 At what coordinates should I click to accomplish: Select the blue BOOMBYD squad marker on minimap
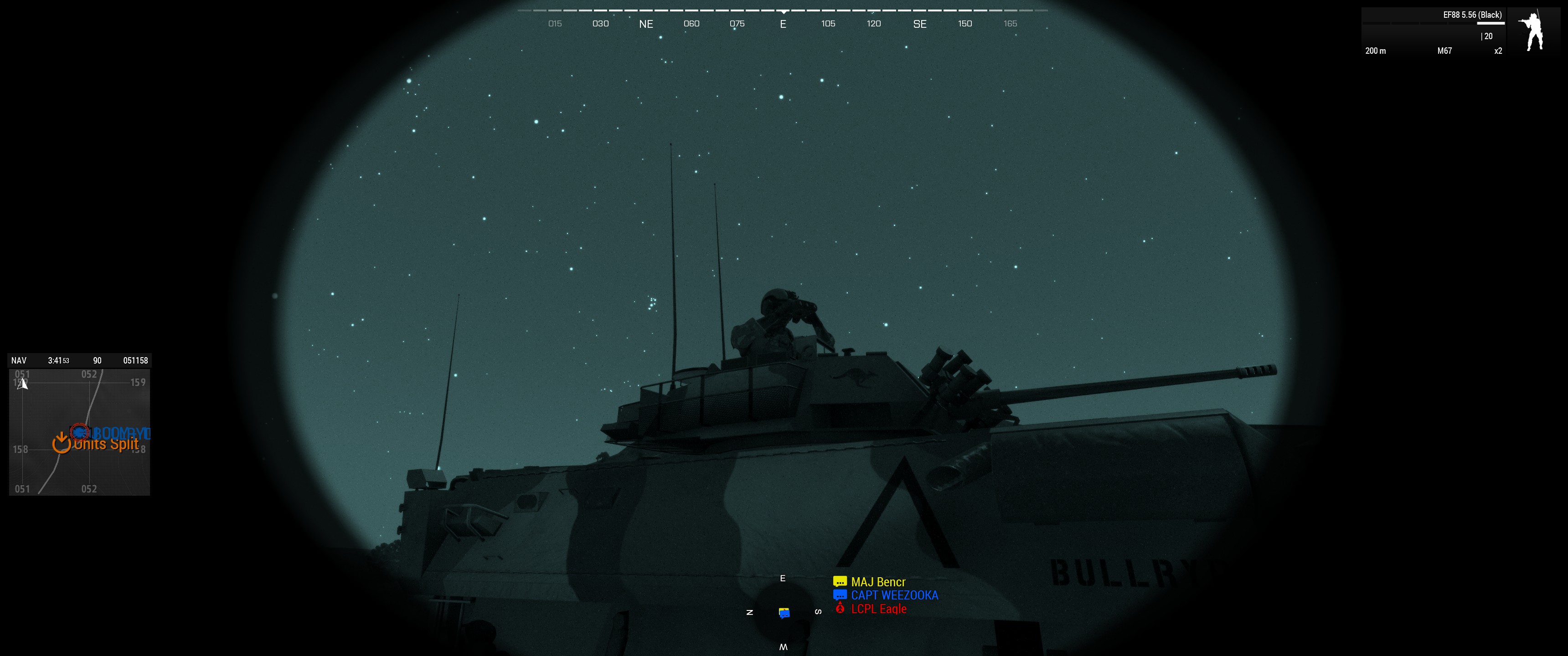pos(80,433)
